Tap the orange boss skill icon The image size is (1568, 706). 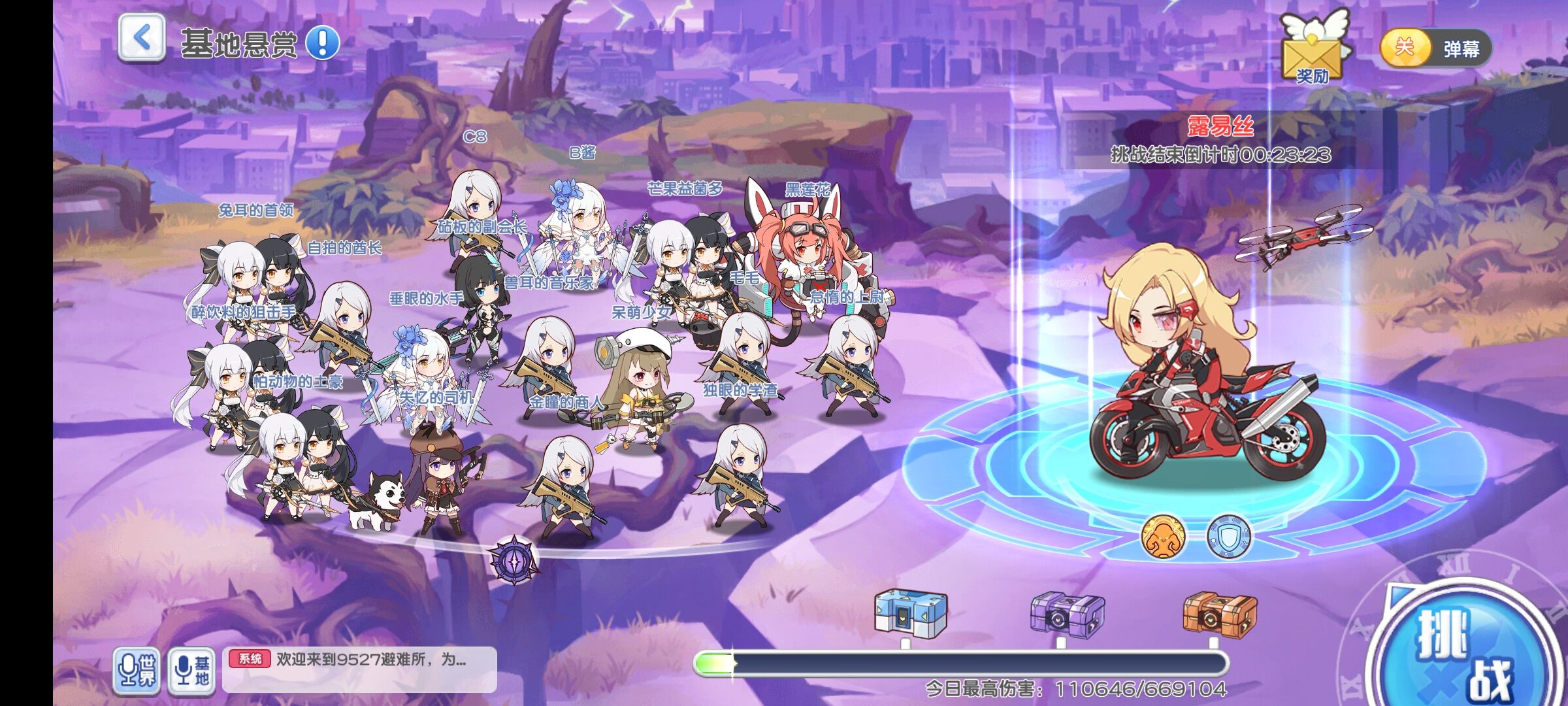click(1163, 537)
